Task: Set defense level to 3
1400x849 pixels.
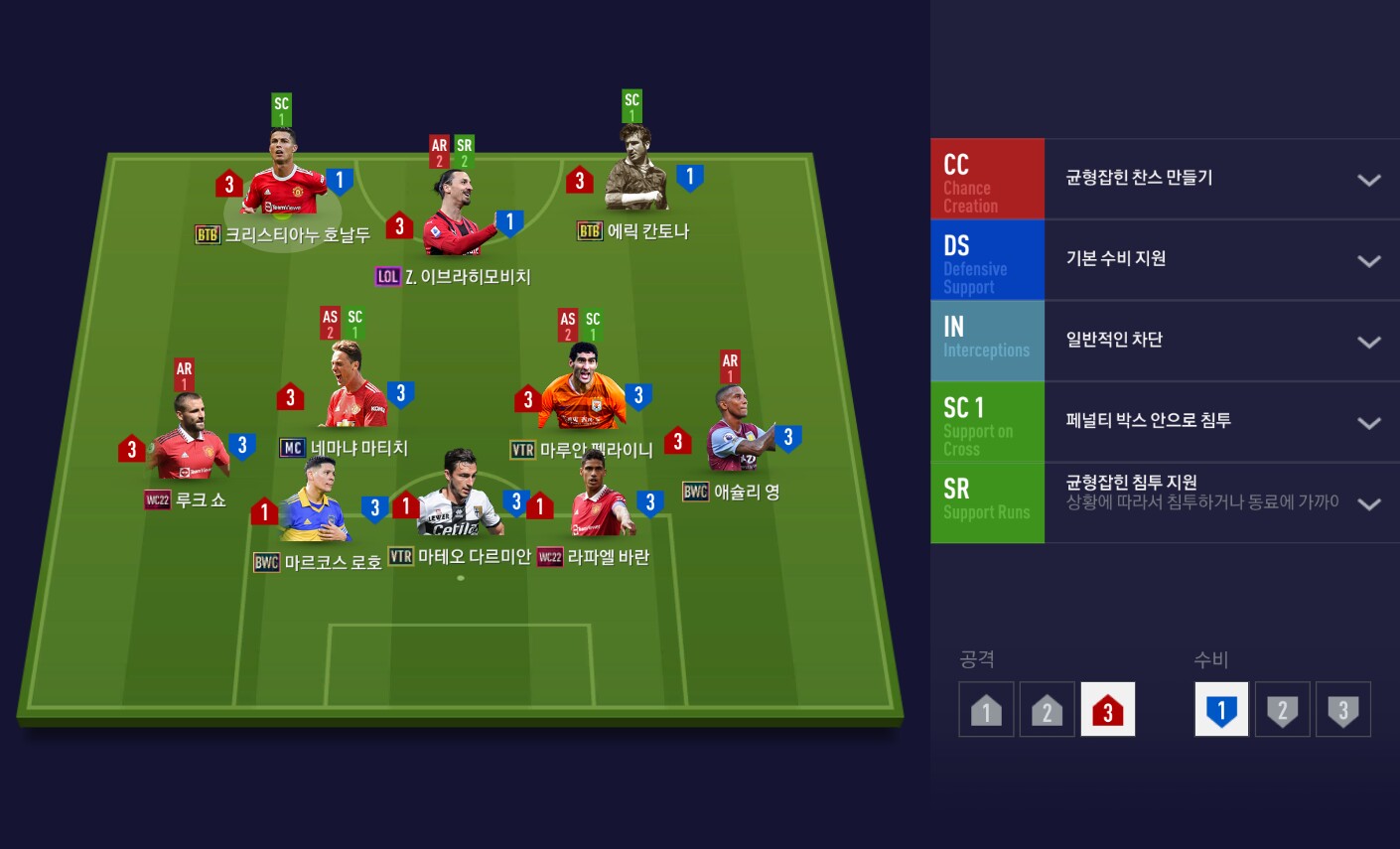Action: point(1342,709)
